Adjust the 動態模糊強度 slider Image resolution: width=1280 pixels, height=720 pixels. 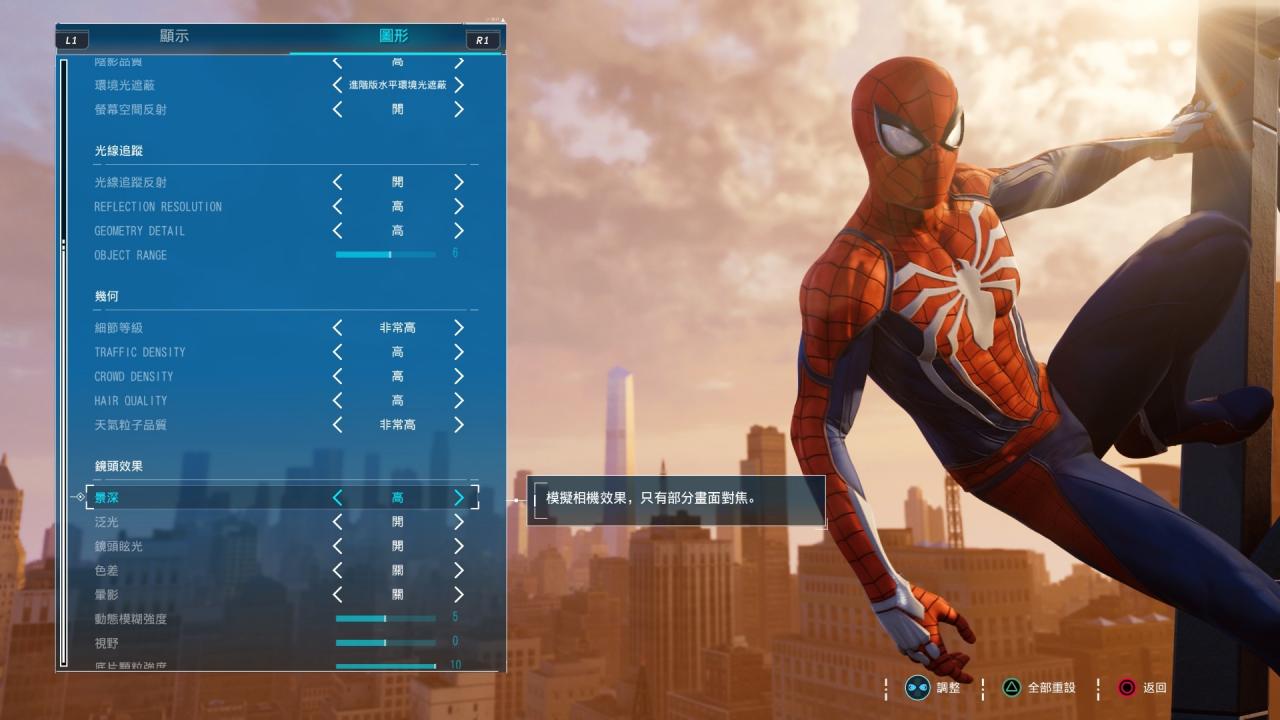click(x=386, y=619)
